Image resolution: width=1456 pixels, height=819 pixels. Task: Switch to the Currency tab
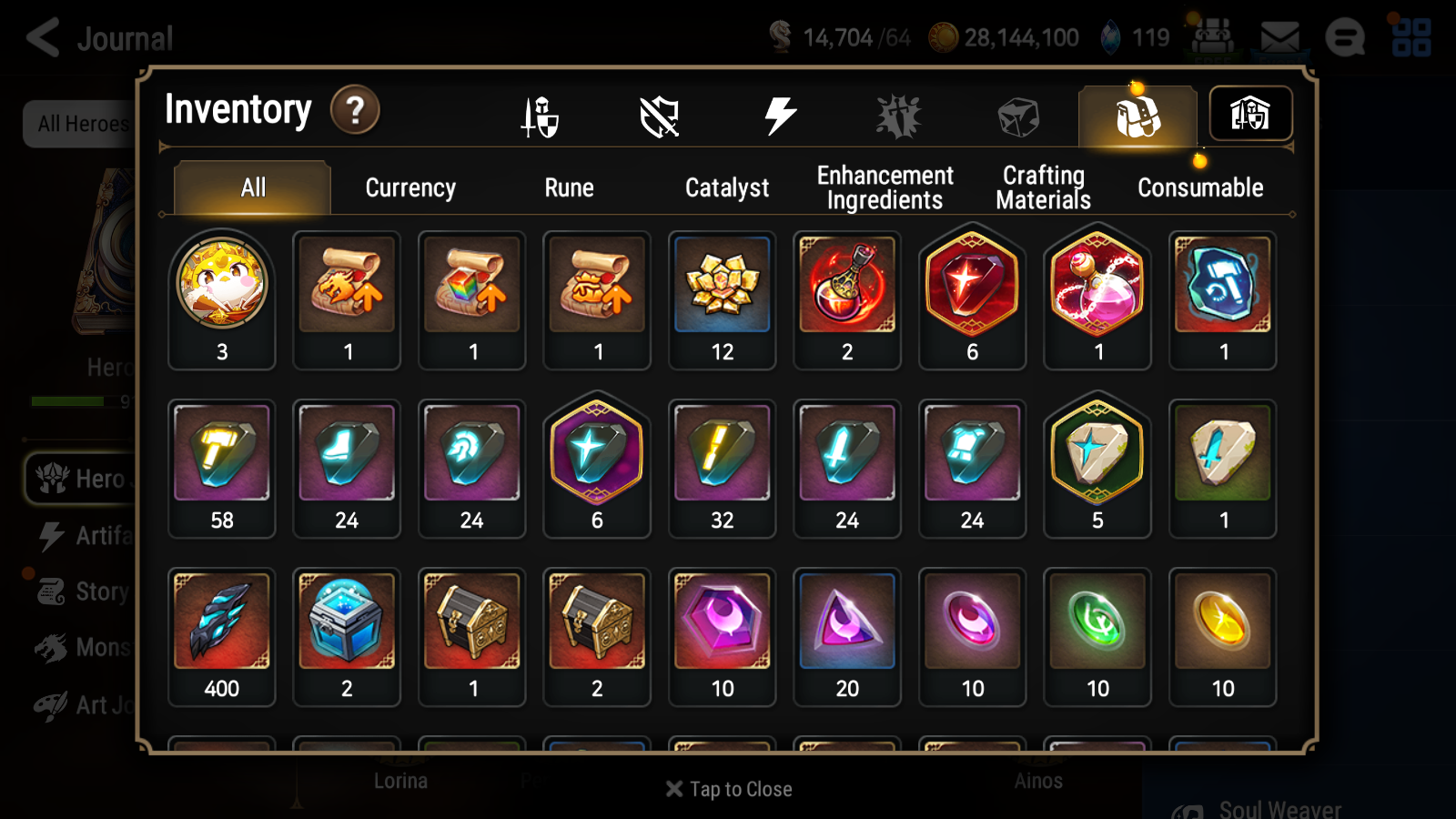click(x=410, y=188)
